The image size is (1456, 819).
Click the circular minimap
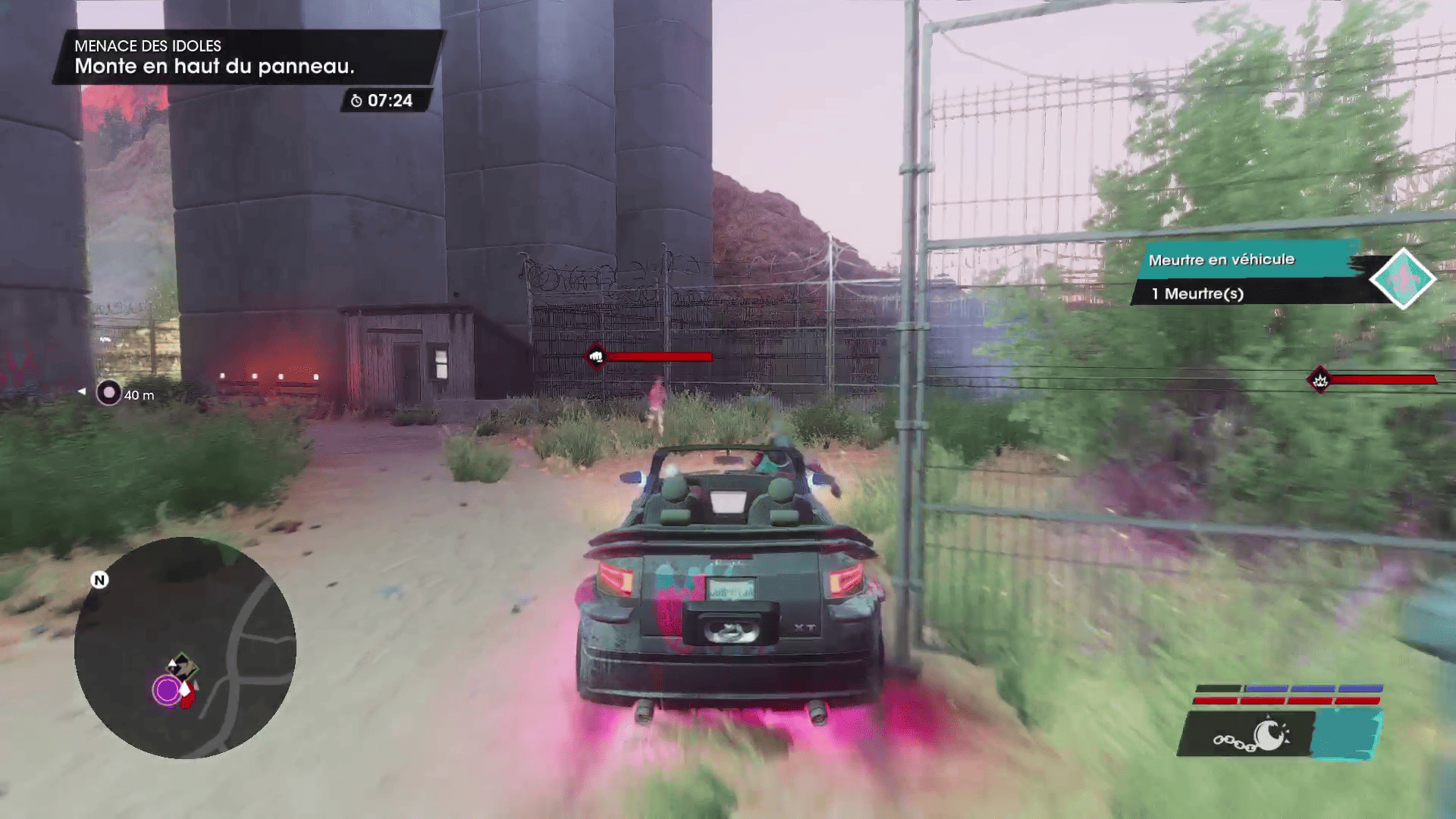point(185,648)
